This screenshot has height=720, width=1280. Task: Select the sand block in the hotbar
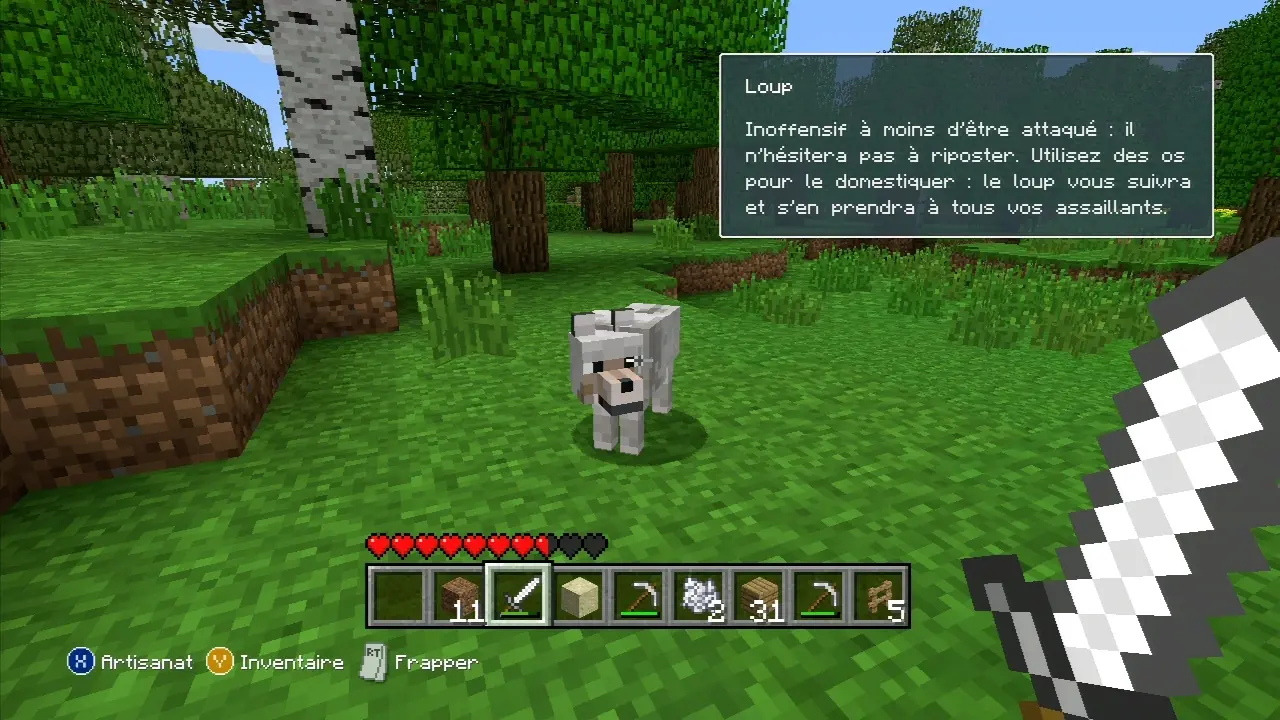[578, 595]
